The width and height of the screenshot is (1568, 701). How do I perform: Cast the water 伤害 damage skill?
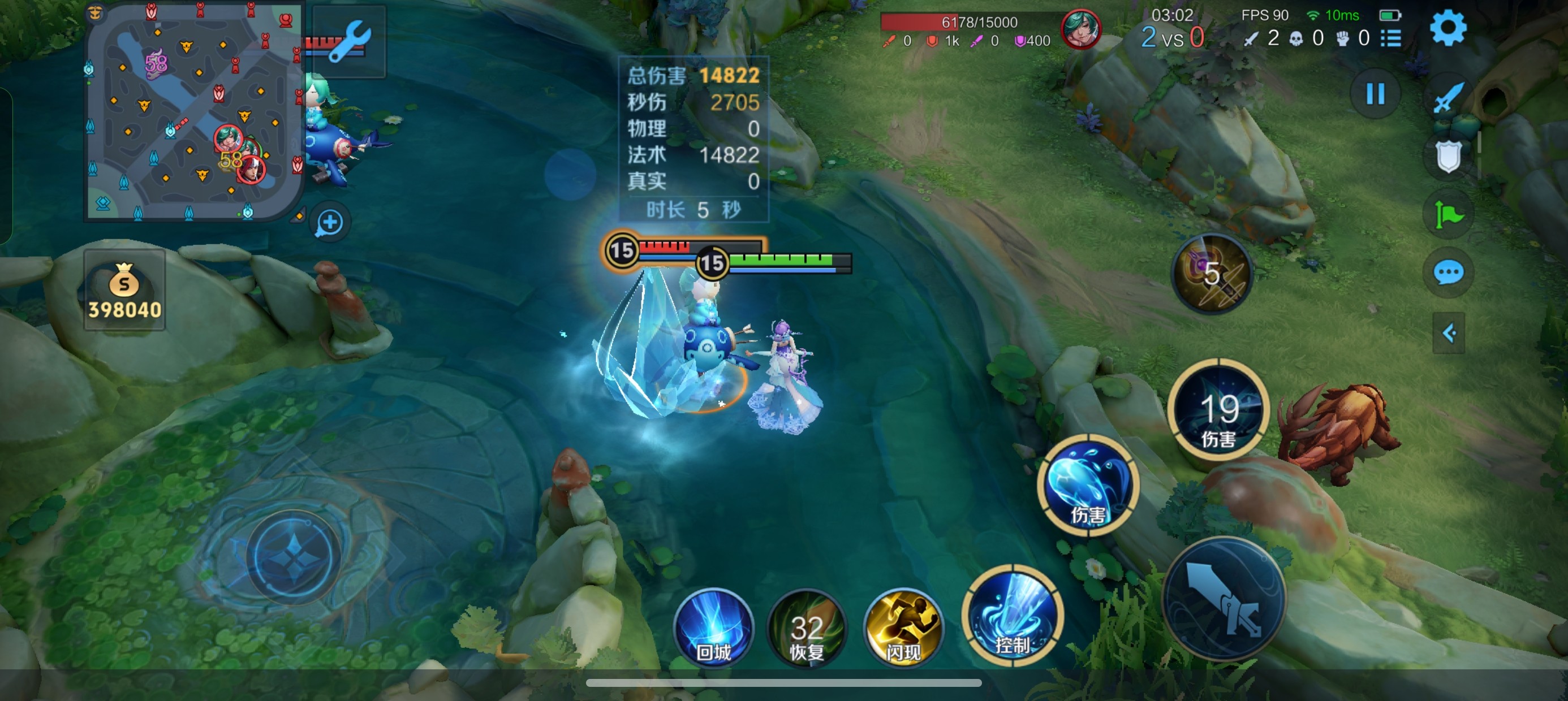click(1088, 485)
